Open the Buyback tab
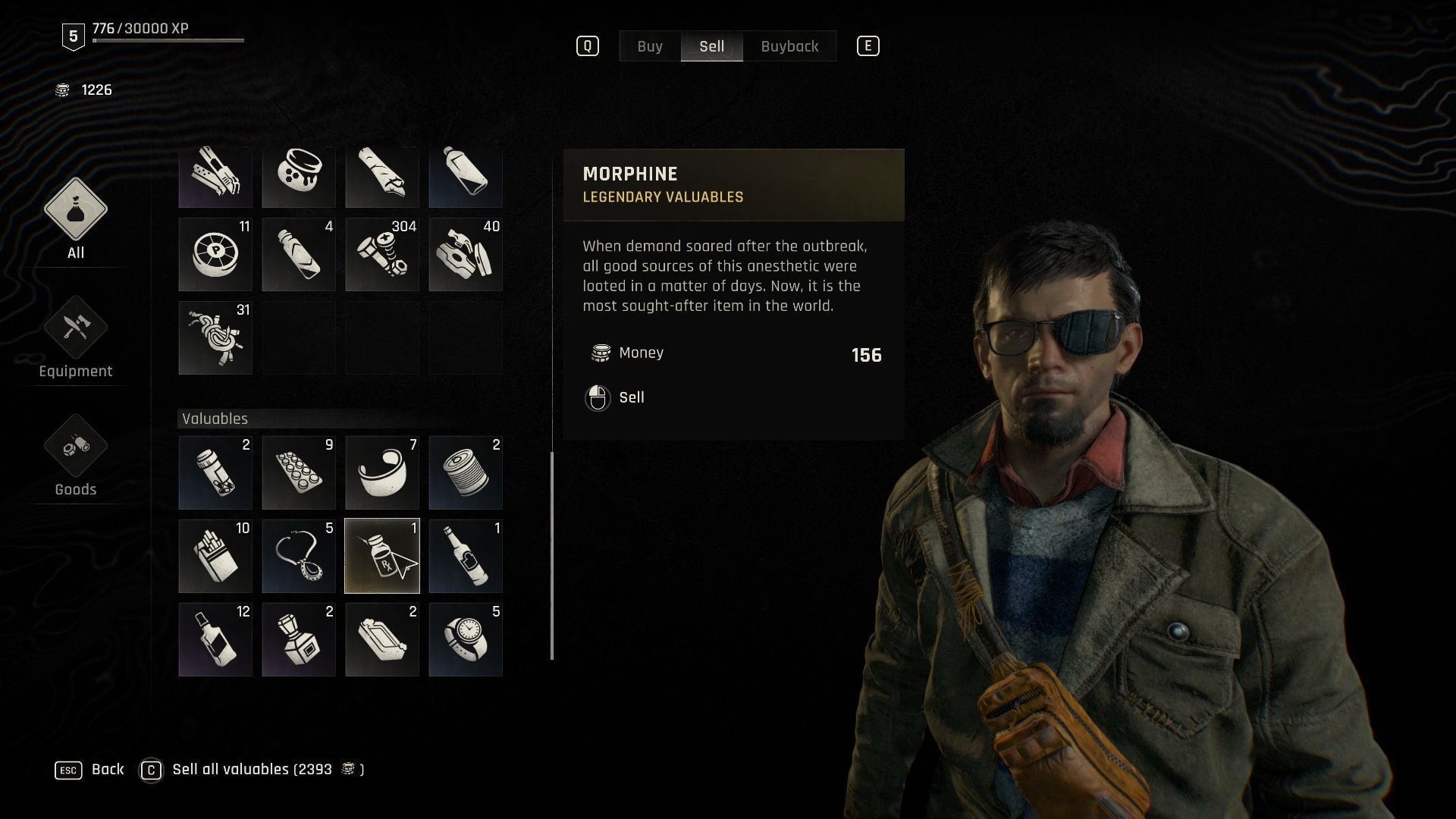The image size is (1456, 819). point(789,46)
